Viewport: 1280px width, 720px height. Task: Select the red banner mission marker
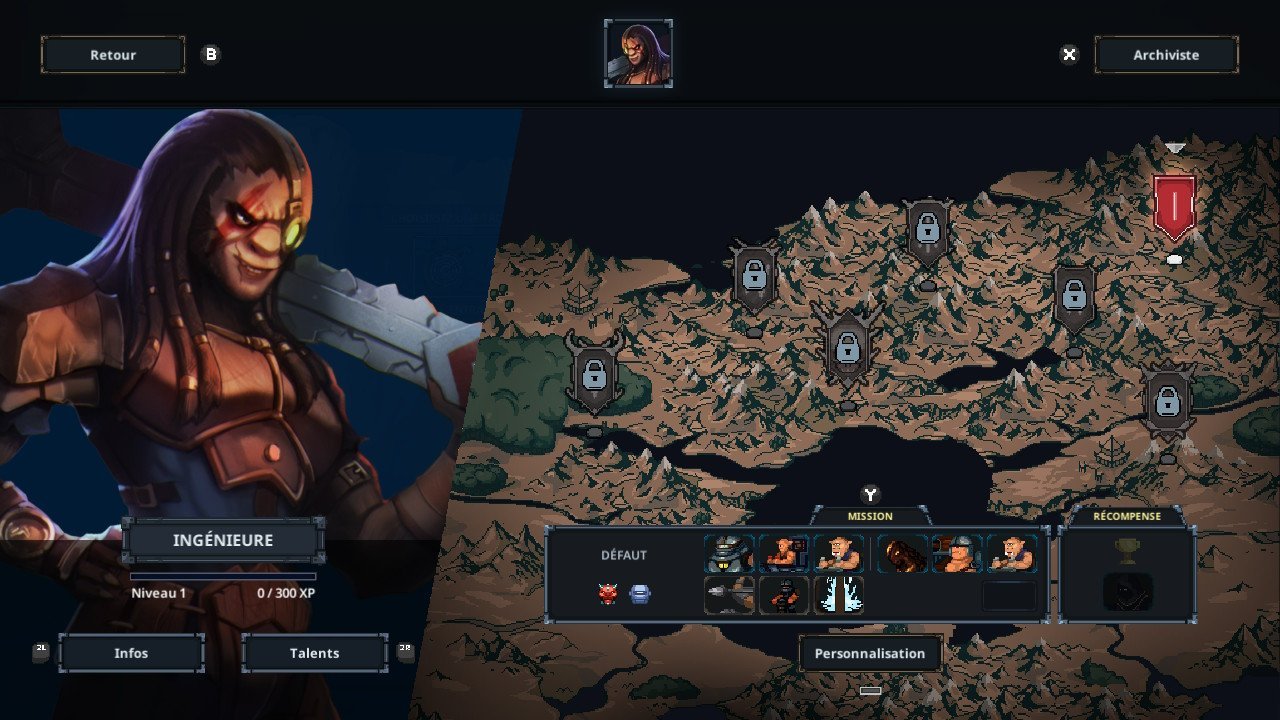pos(1174,206)
